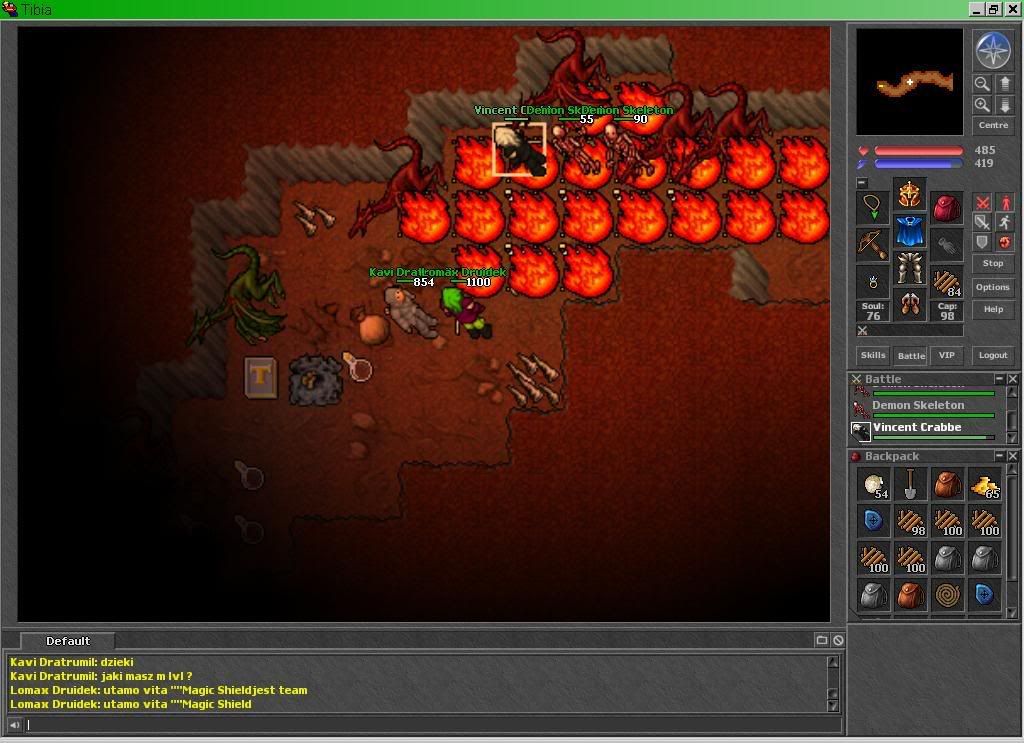Click the minimap compass rose
This screenshot has width=1024, height=743.
click(992, 50)
